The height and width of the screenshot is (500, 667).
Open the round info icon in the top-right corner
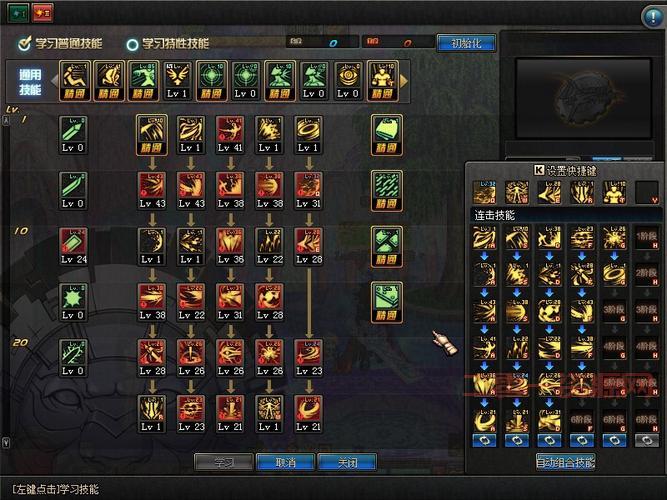tap(651, 14)
